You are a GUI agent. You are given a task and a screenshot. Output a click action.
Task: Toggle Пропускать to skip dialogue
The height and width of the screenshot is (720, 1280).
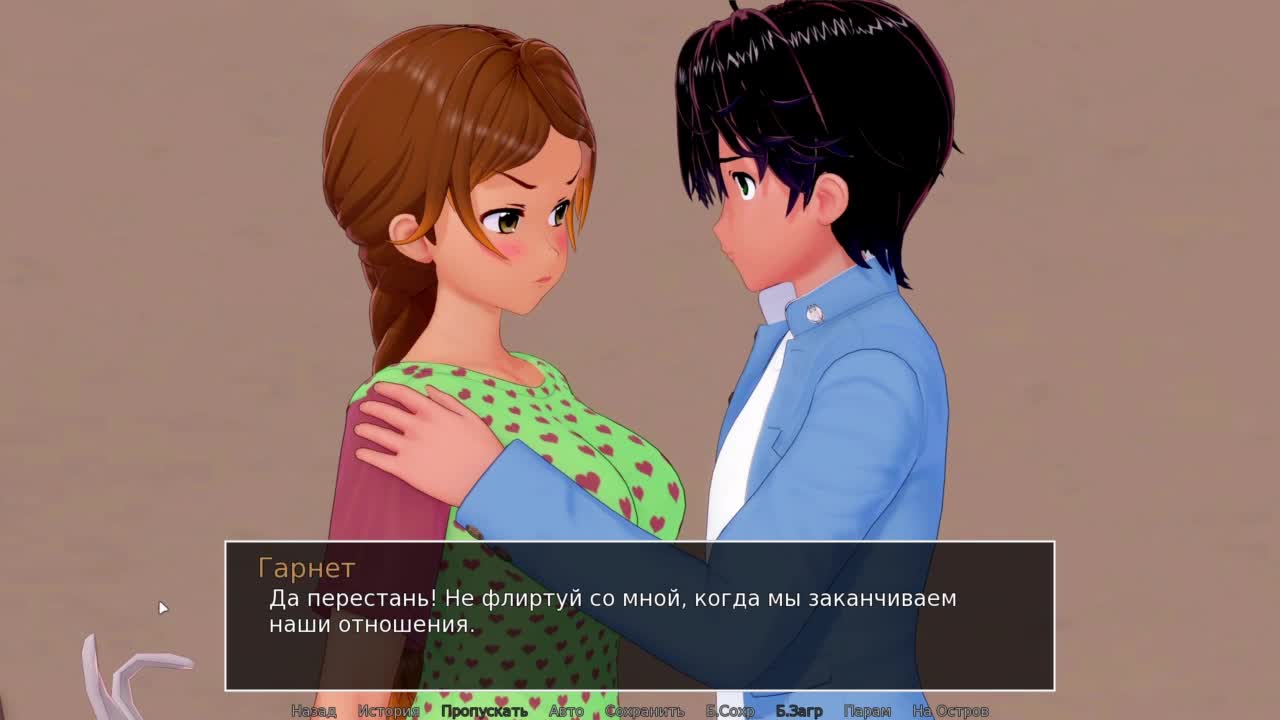pyautogui.click(x=484, y=711)
